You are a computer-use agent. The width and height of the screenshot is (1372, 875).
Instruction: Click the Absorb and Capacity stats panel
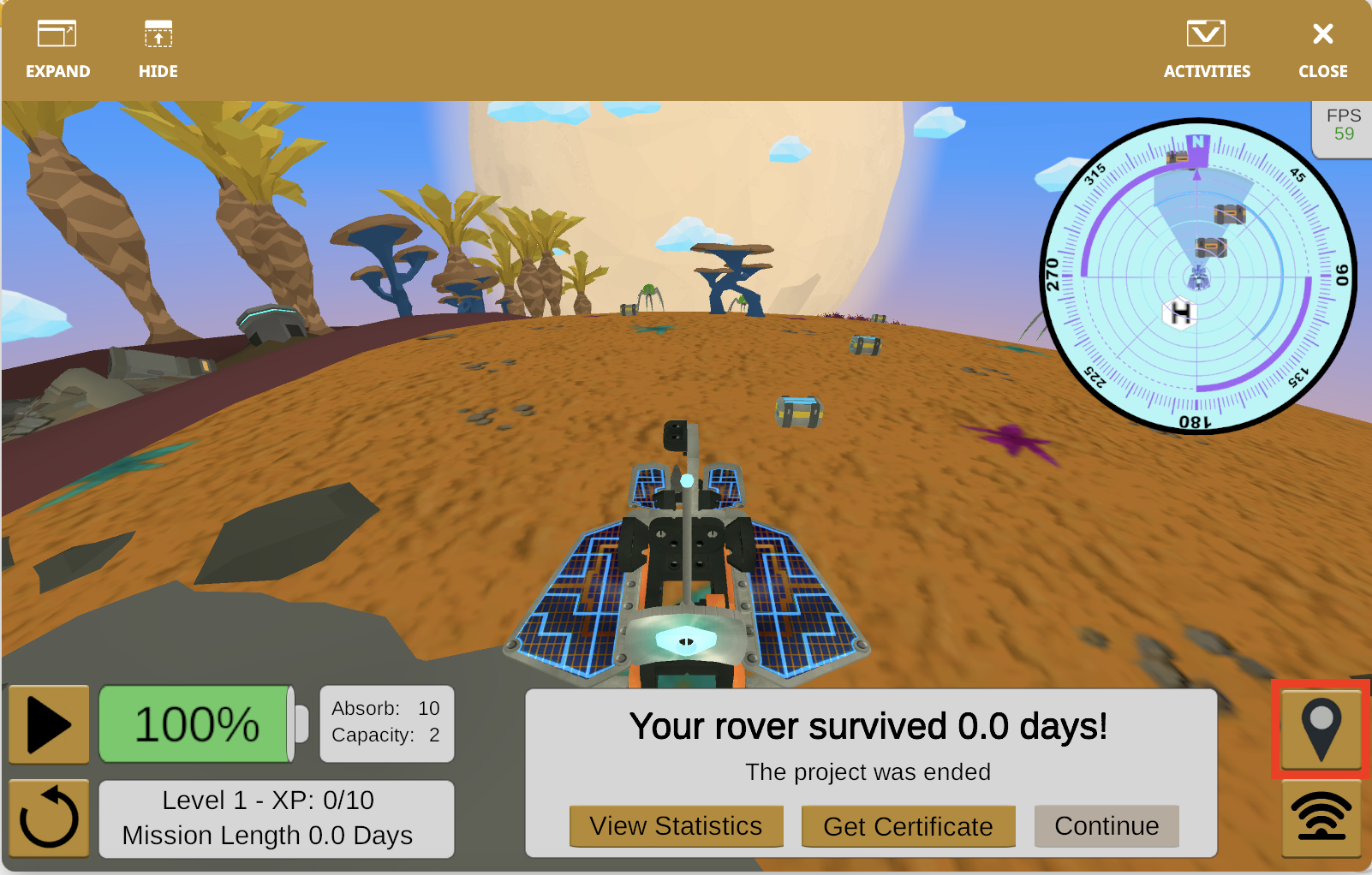pos(386,723)
